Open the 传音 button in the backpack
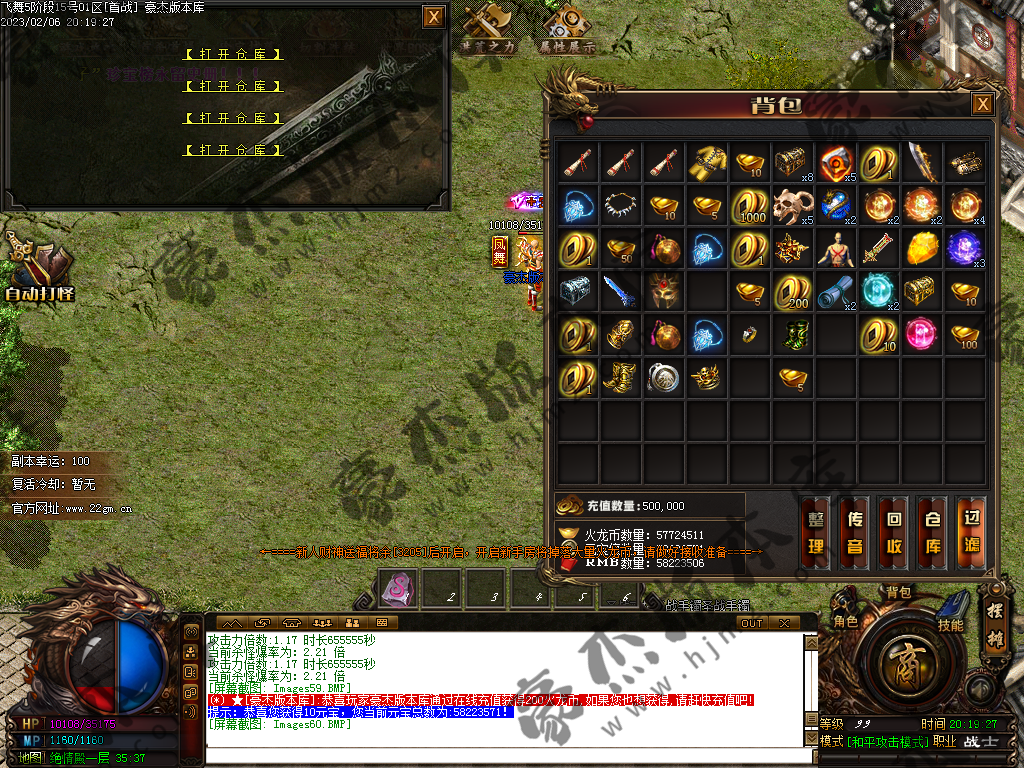Viewport: 1024px width, 768px height. tap(855, 533)
